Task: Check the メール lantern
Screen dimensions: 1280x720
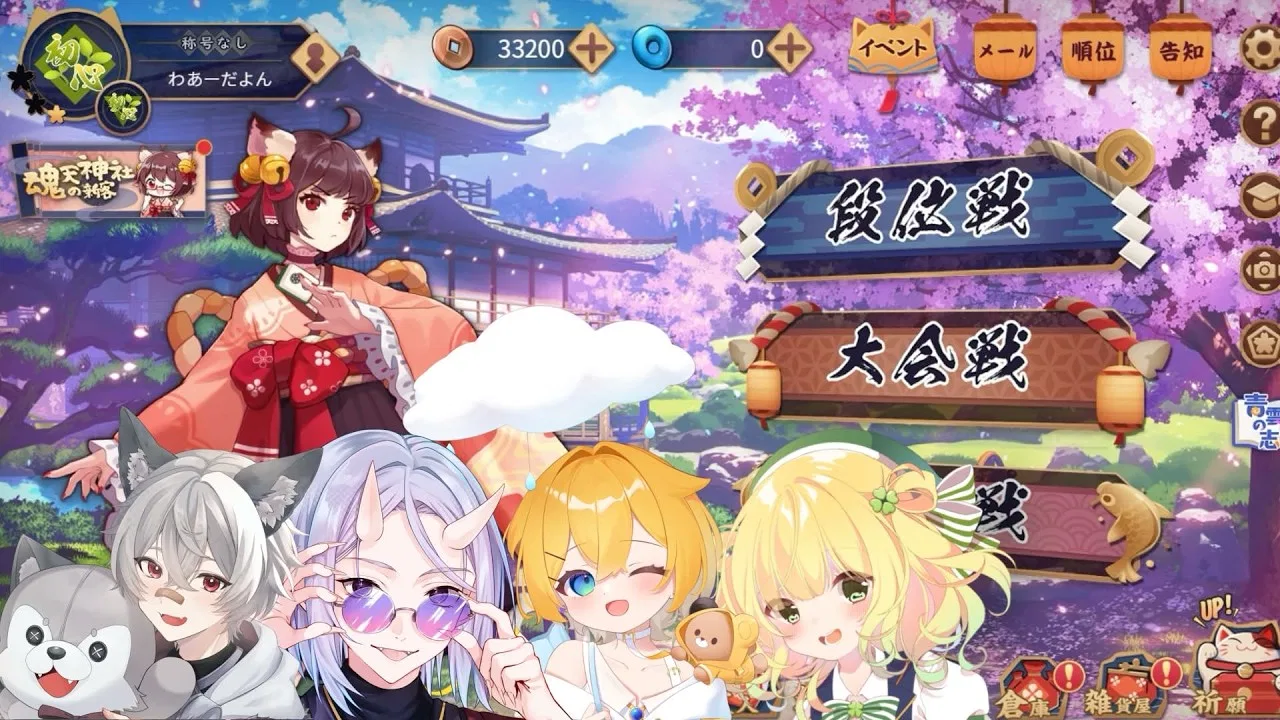Action: click(1005, 50)
